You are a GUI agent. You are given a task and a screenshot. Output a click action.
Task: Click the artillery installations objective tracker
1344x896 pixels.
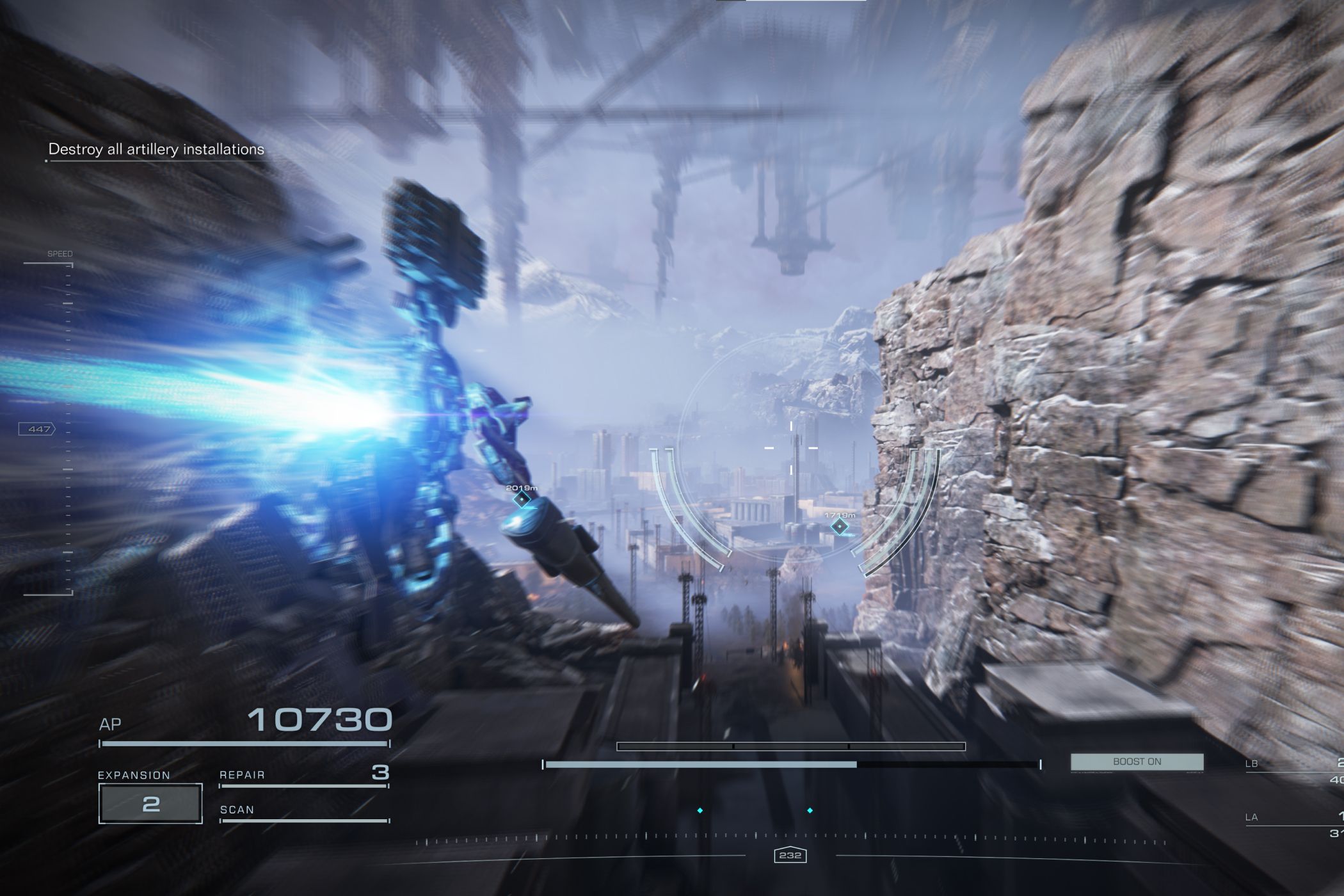pos(156,150)
